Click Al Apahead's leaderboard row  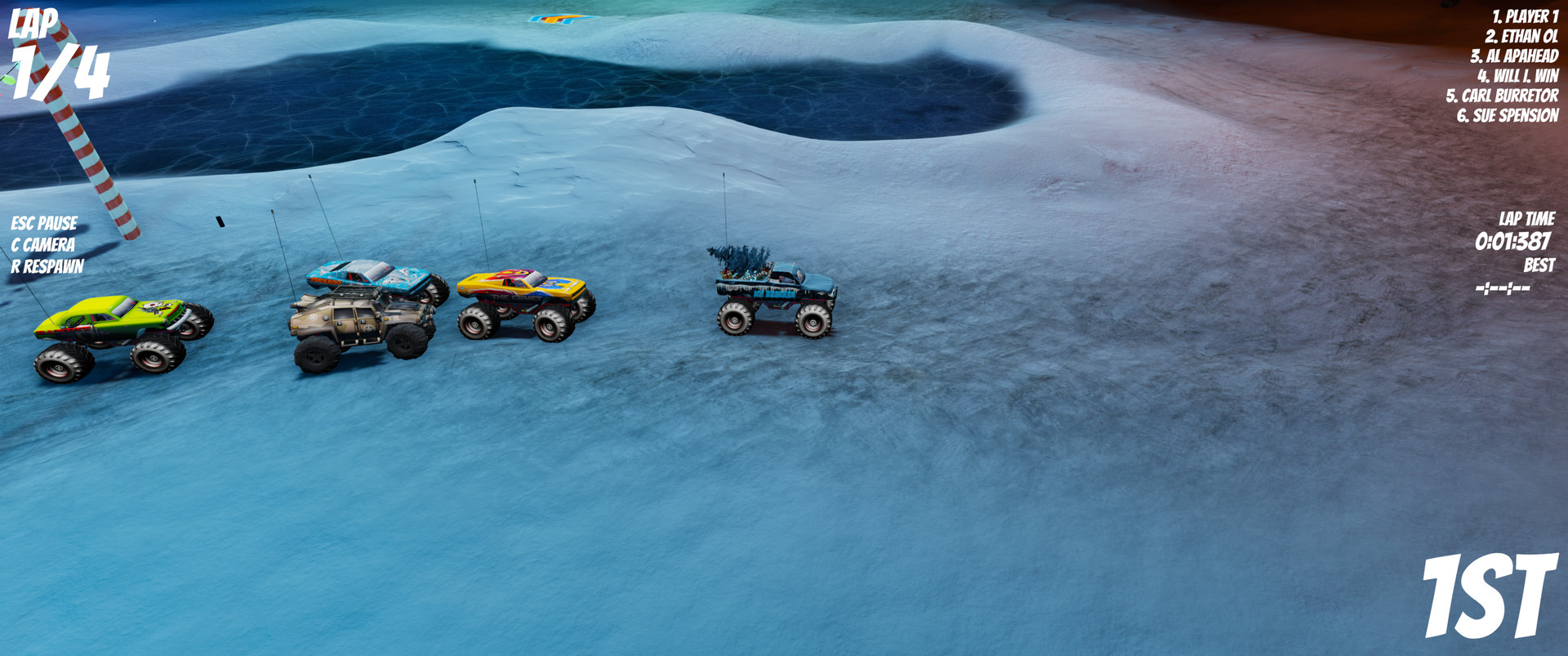coord(1513,56)
